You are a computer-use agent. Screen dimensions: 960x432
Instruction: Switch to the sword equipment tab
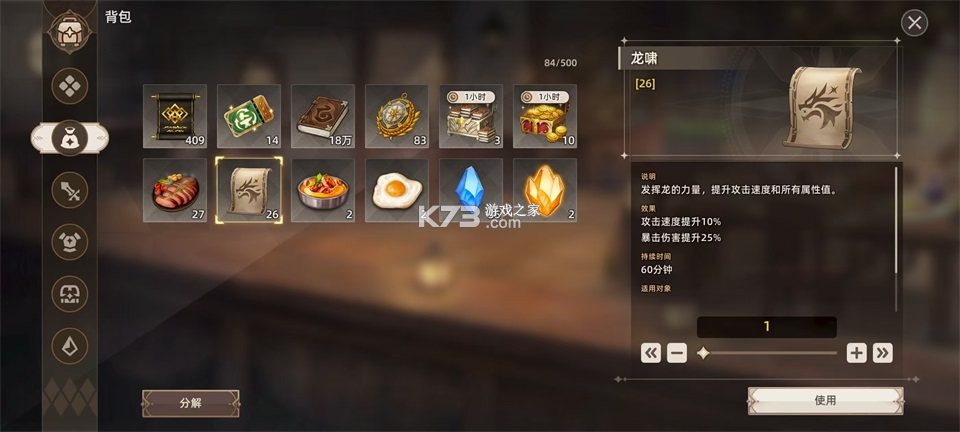pyautogui.click(x=70, y=189)
